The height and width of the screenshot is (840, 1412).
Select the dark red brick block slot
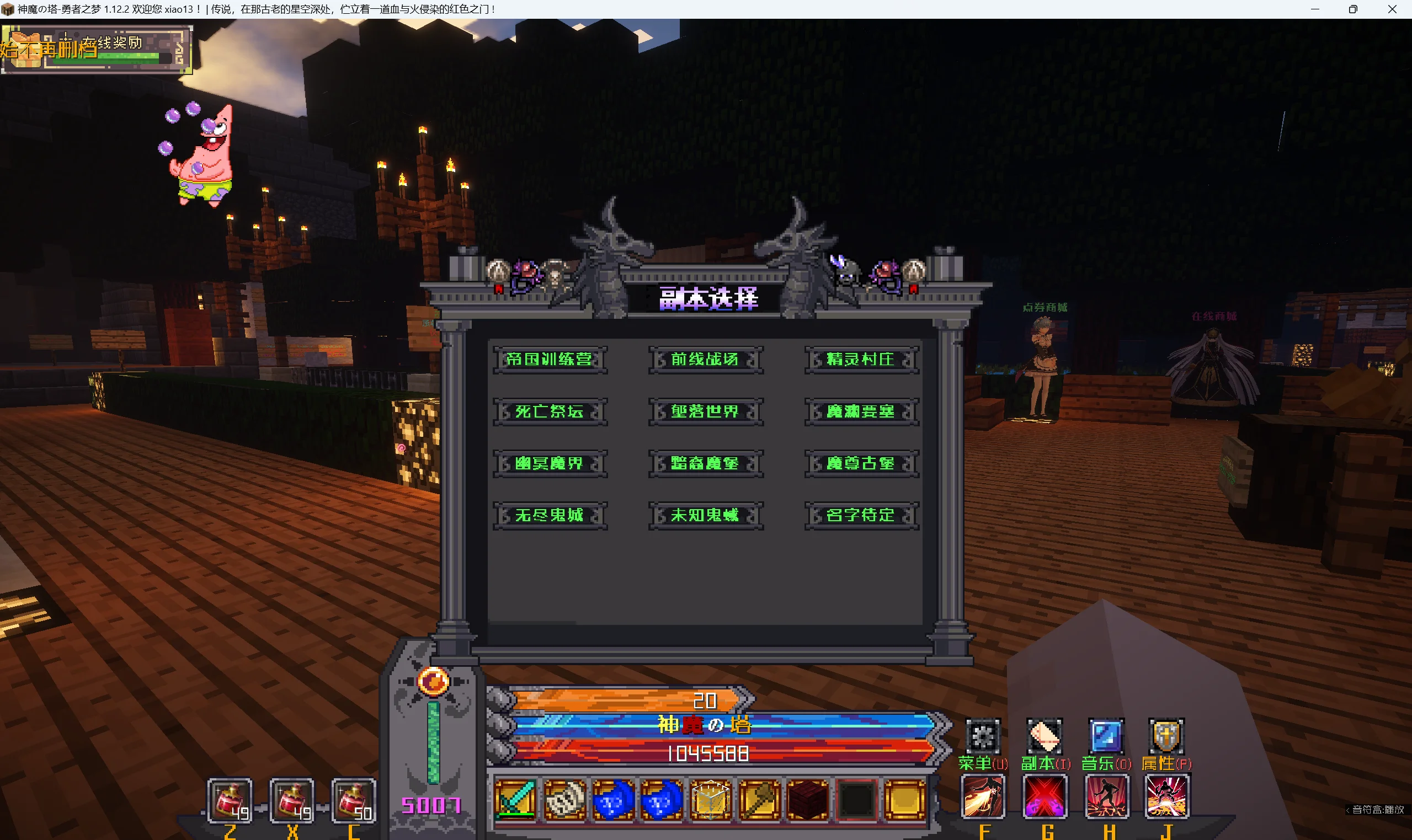[x=808, y=799]
